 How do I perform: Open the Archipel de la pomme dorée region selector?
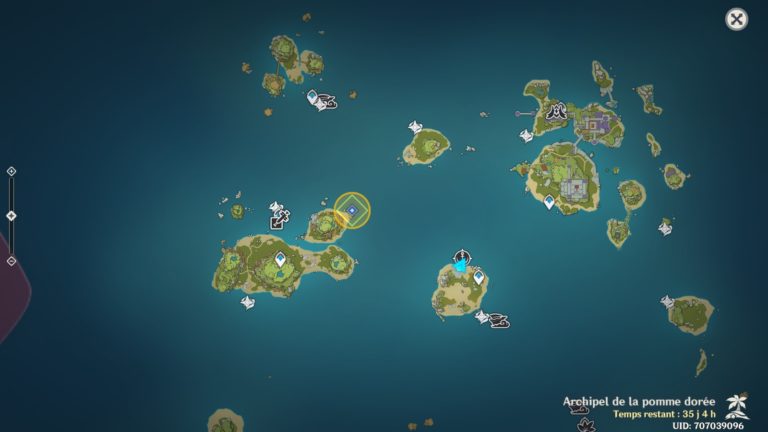[737, 404]
